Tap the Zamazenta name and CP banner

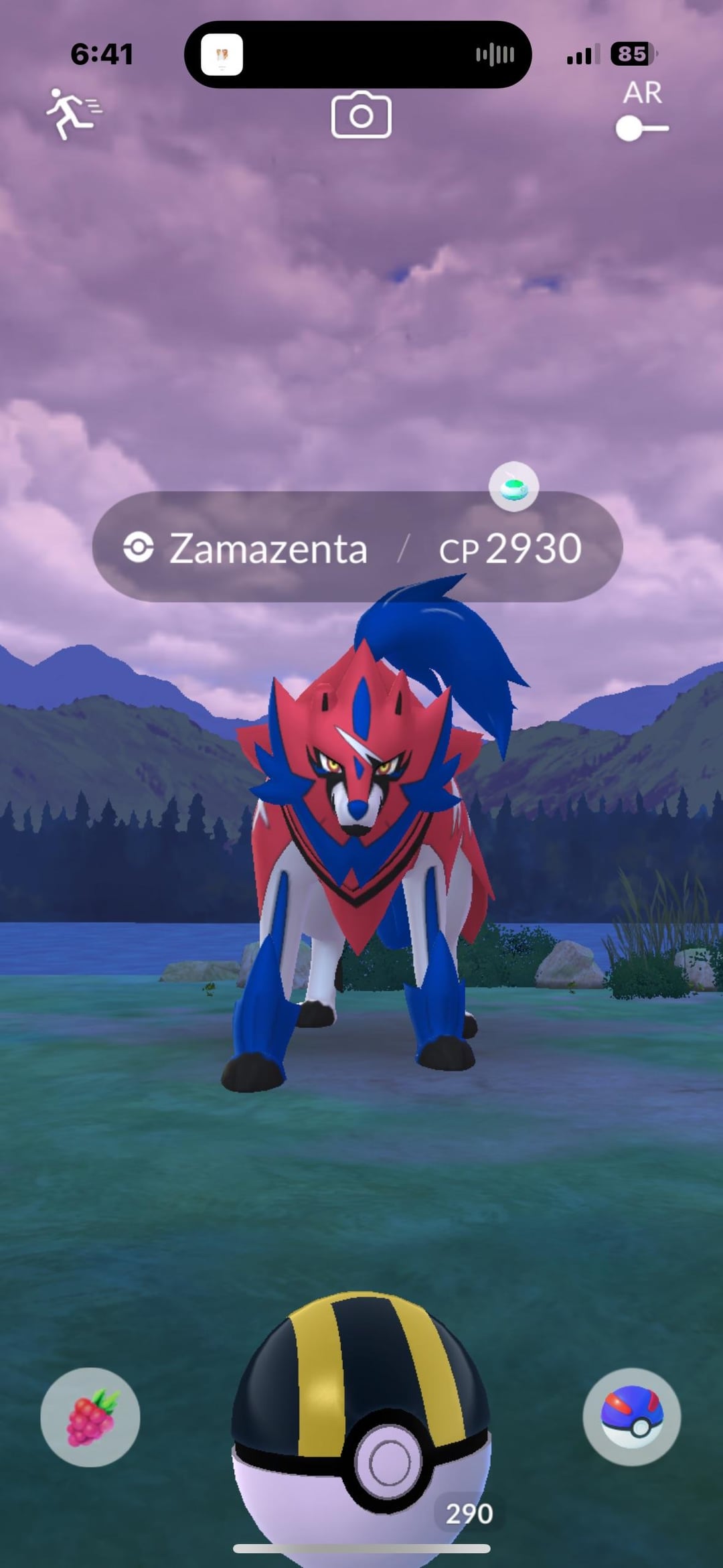(357, 547)
